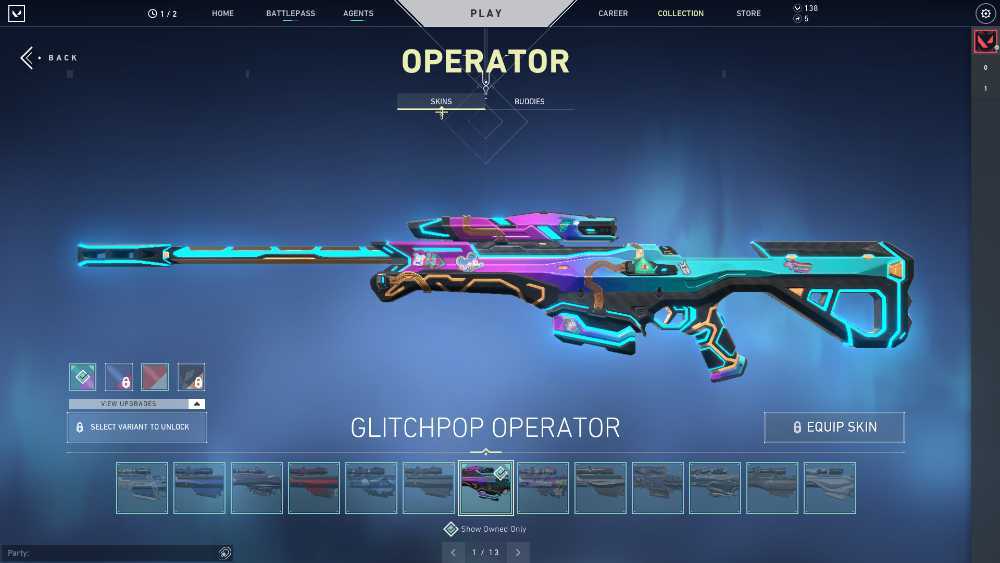Image resolution: width=1000 pixels, height=563 pixels.
Task: Click the Play button
Action: tap(486, 14)
